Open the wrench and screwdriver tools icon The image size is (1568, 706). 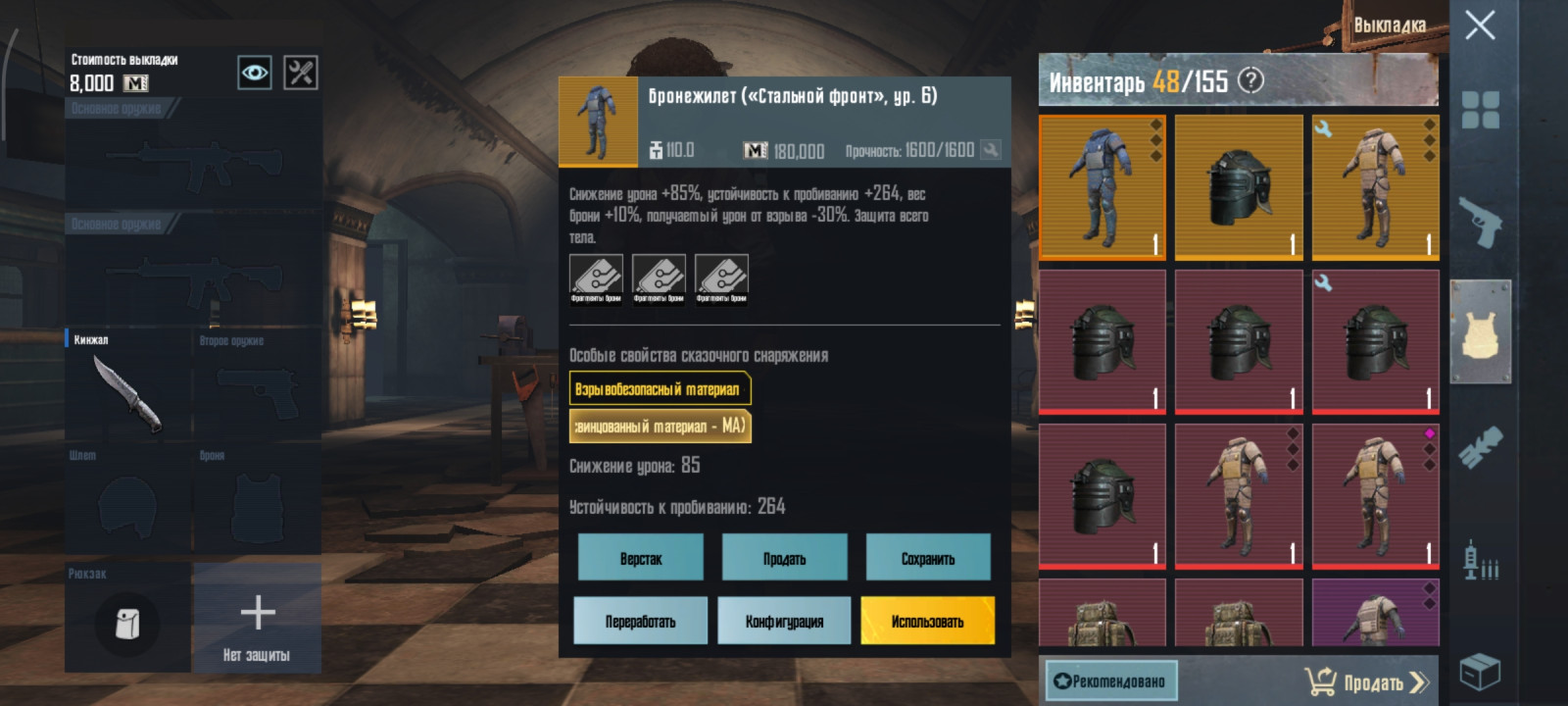[x=301, y=73]
